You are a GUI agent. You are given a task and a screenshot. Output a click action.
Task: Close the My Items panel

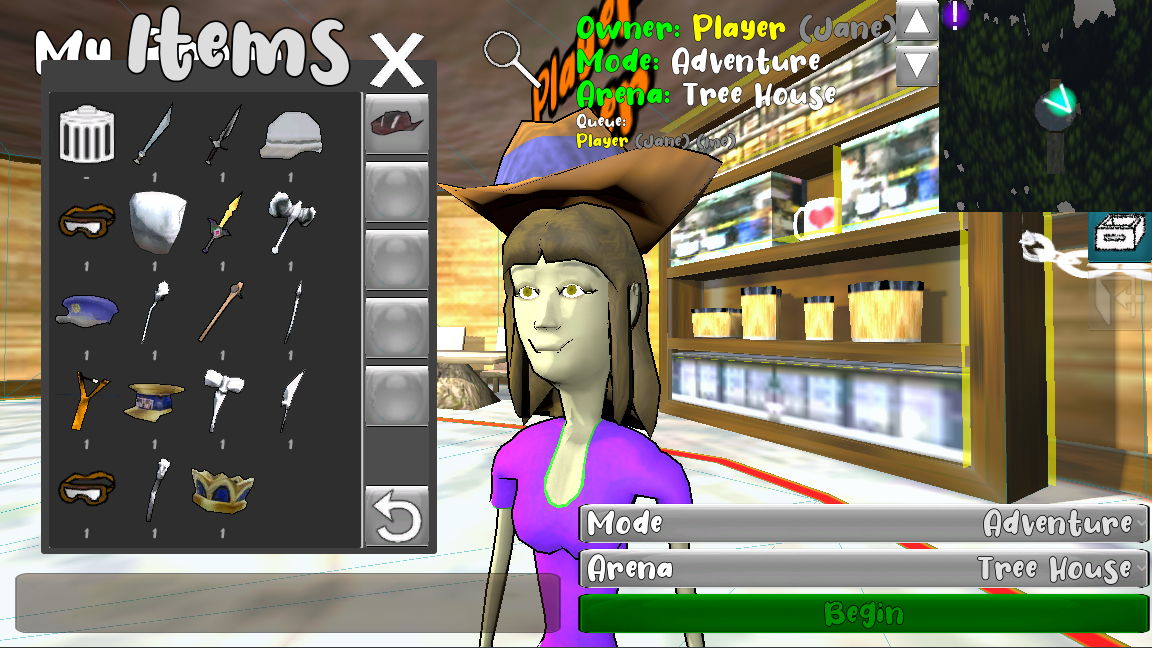(397, 61)
